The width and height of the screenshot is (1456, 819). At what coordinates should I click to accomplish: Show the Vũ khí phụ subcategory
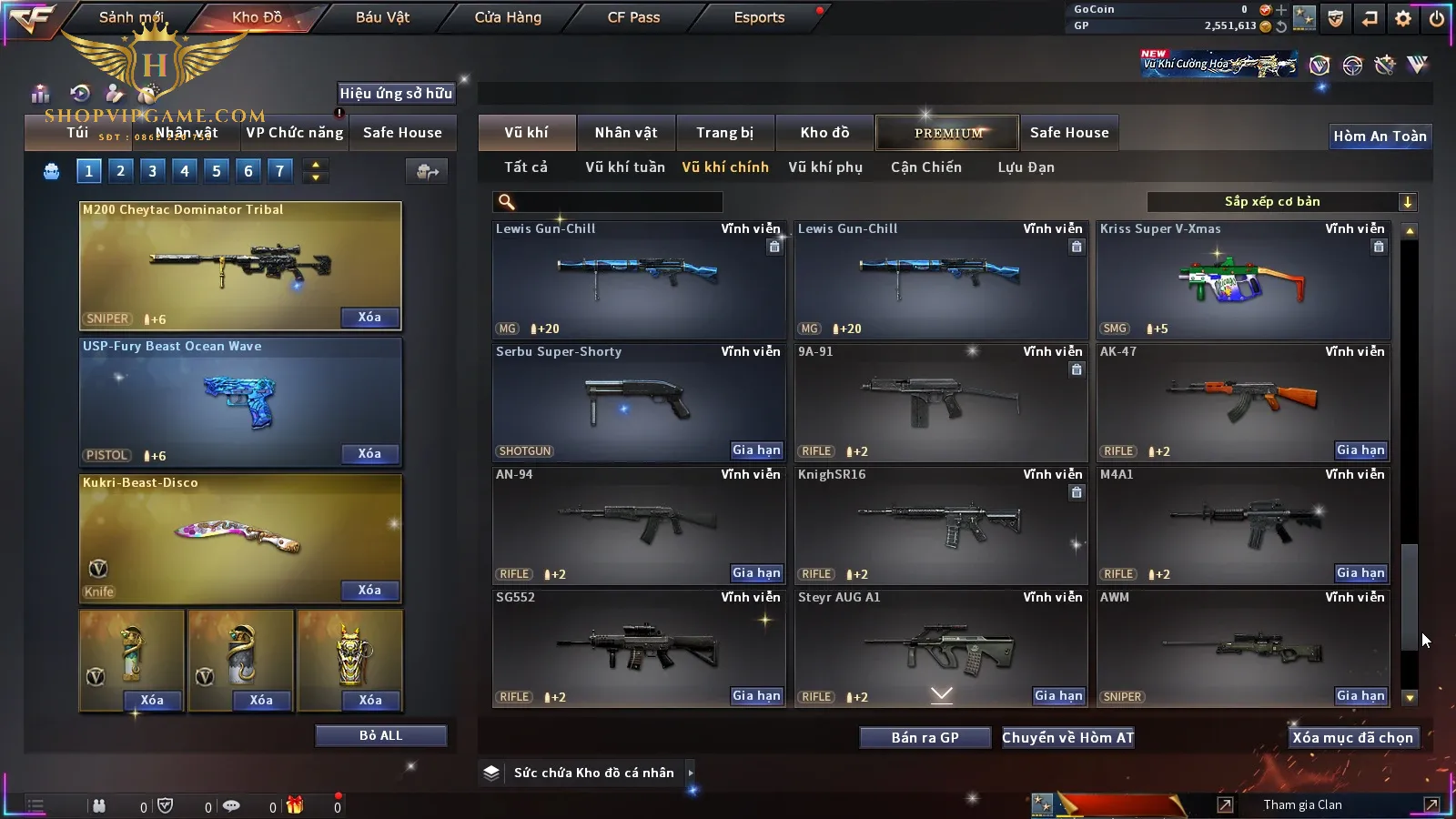point(824,167)
